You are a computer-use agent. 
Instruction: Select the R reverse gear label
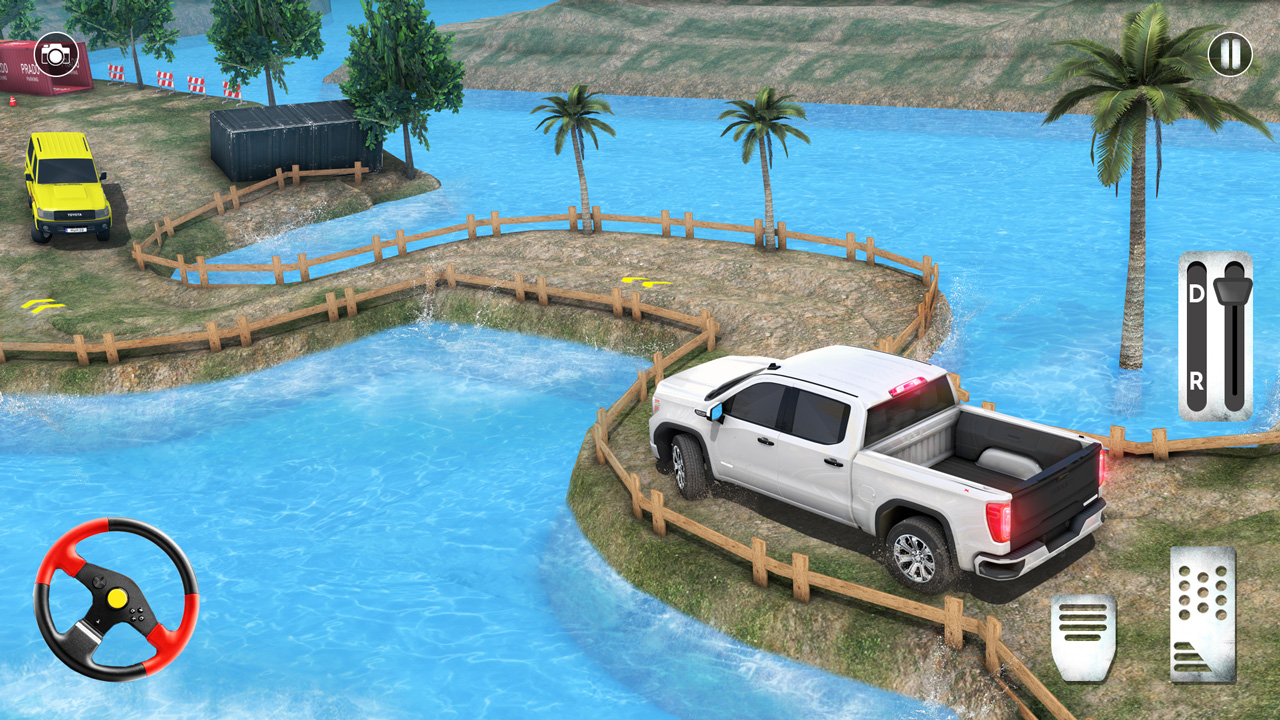point(1197,381)
